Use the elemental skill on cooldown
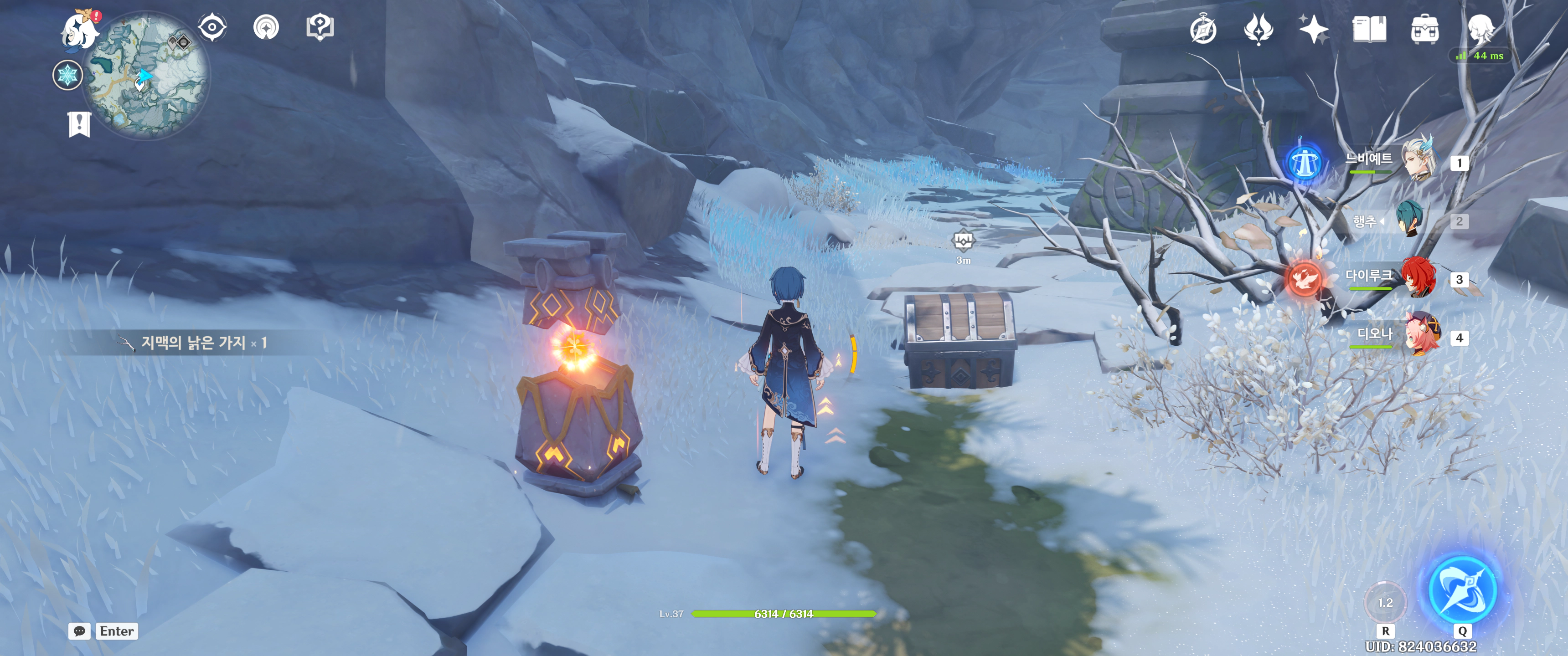This screenshot has width=1568, height=656. pos(1385,602)
